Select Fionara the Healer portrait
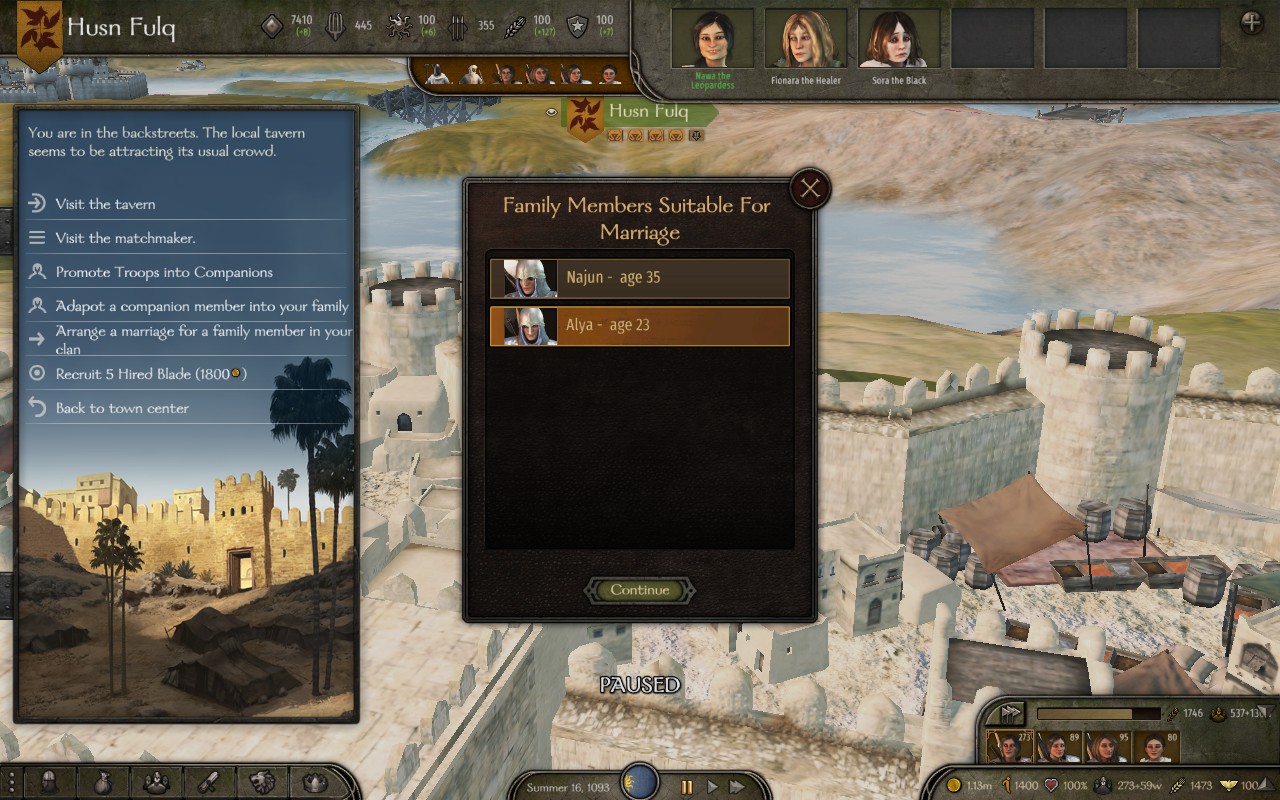Viewport: 1280px width, 800px height. click(x=806, y=40)
